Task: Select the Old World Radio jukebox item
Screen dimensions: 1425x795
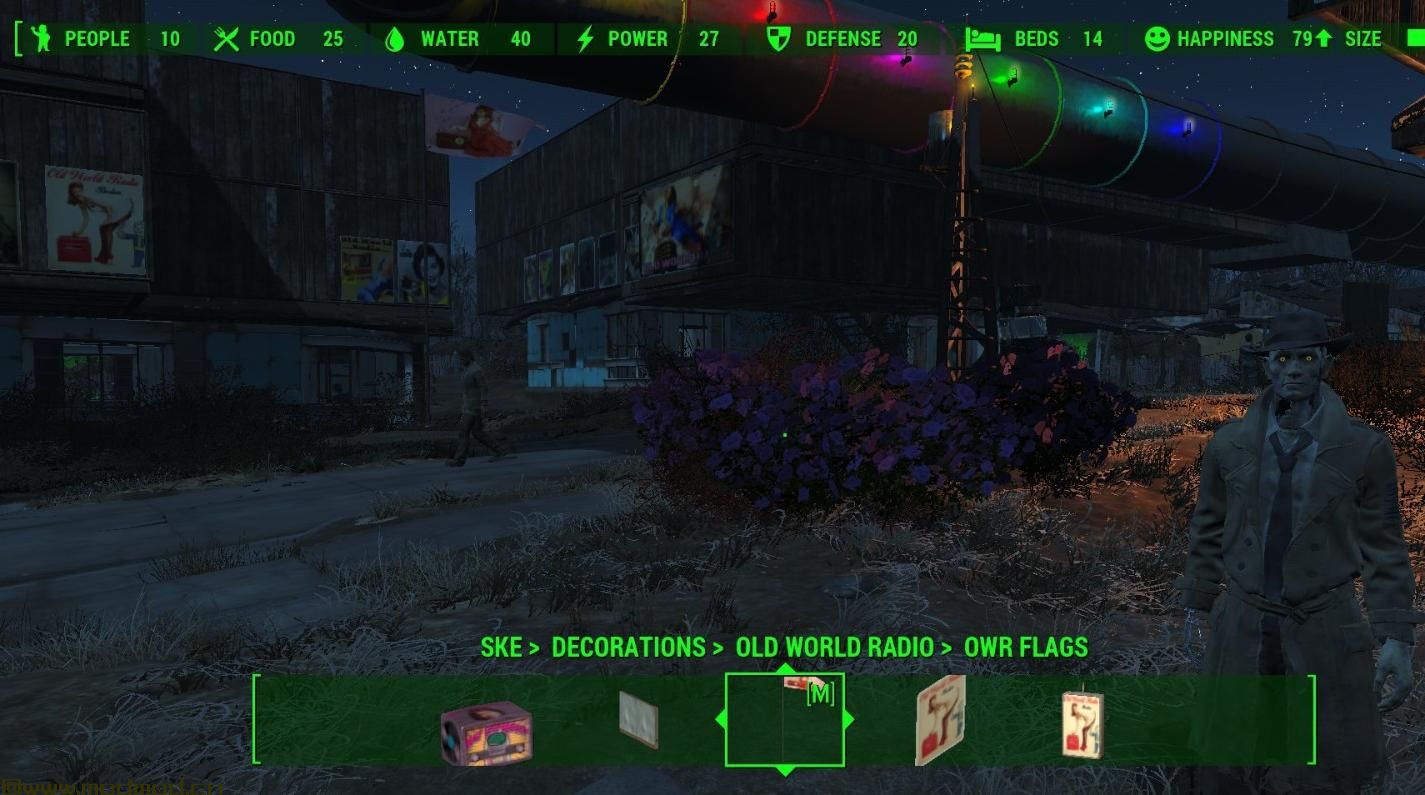Action: tap(486, 731)
